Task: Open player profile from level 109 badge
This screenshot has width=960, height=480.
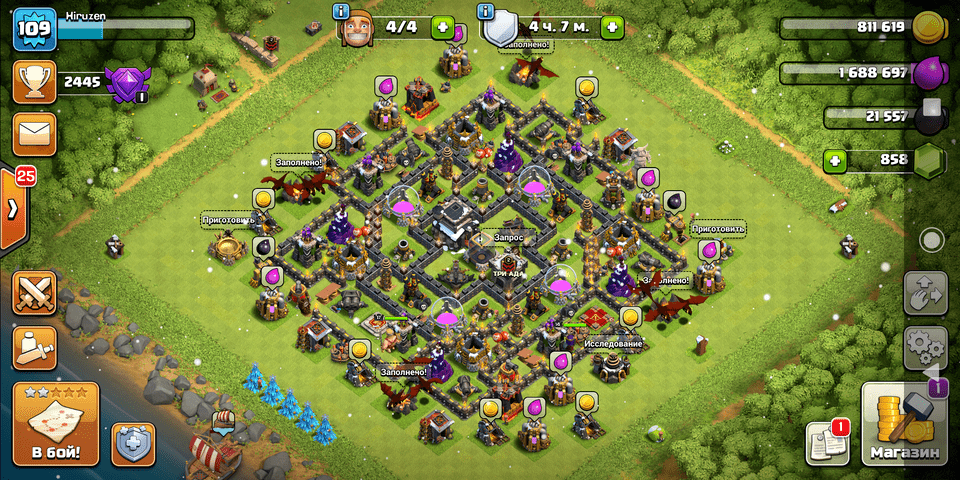Action: point(33,28)
